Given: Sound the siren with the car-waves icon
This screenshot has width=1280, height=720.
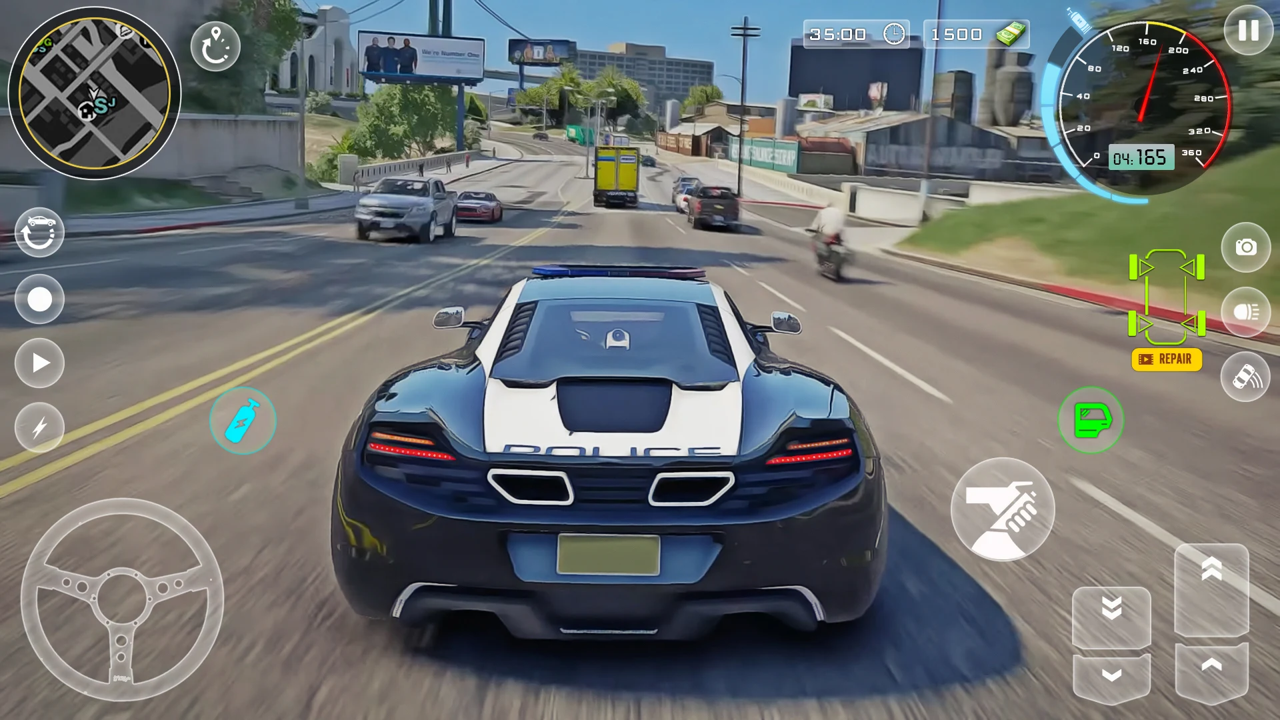Looking at the screenshot, I should coord(1246,378).
